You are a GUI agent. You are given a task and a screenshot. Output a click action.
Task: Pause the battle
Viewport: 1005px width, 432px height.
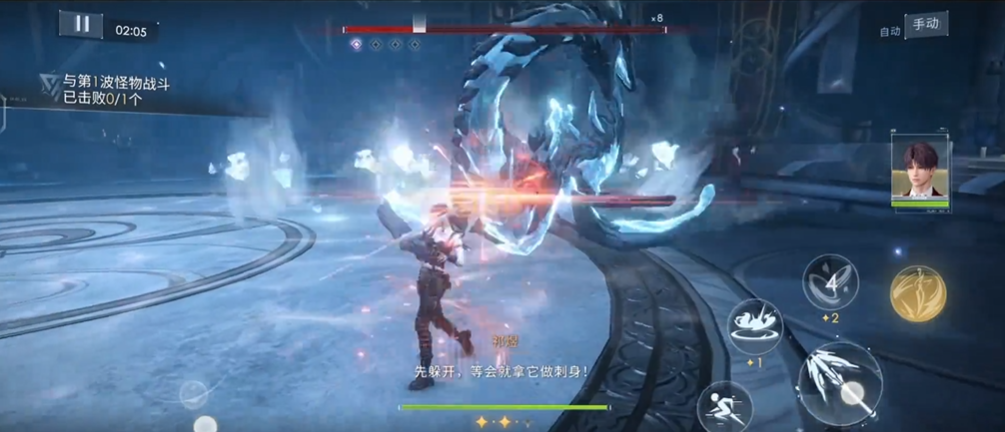coord(81,24)
